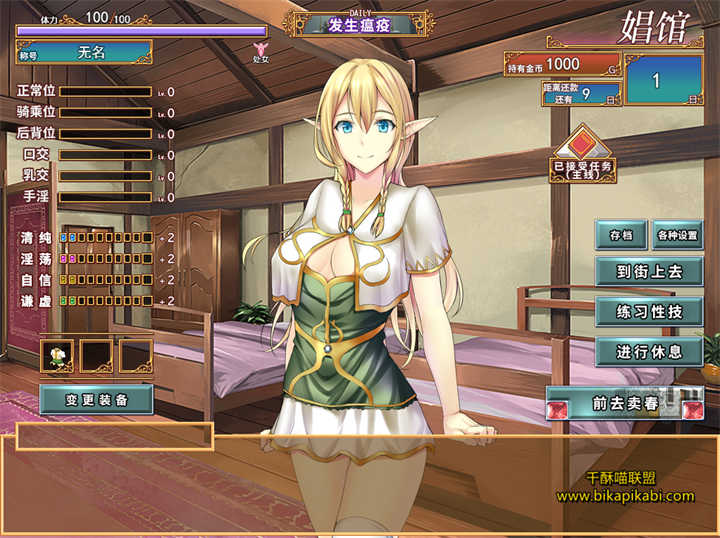The width and height of the screenshot is (720, 538).
Task: Open the 各种设置 settings menu
Action: pyautogui.click(x=678, y=236)
